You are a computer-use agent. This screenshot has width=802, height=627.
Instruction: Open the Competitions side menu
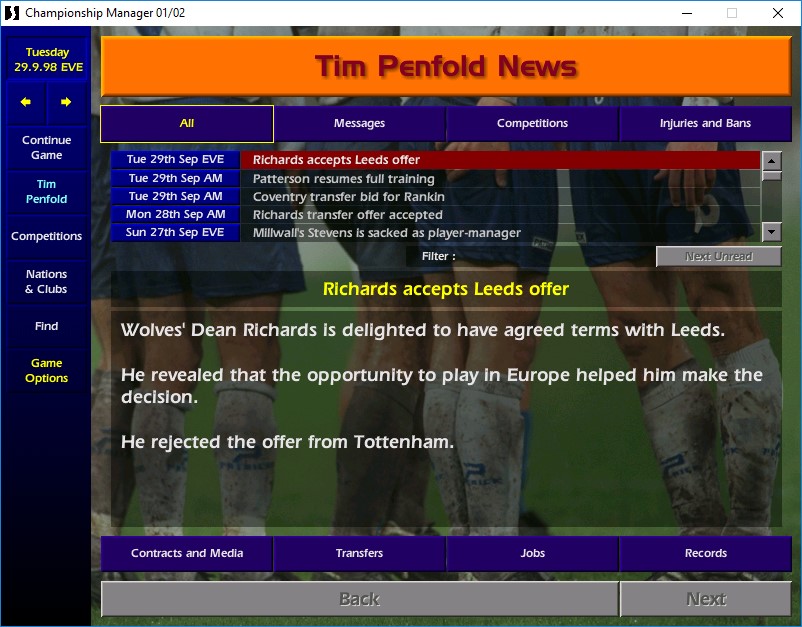pos(46,237)
